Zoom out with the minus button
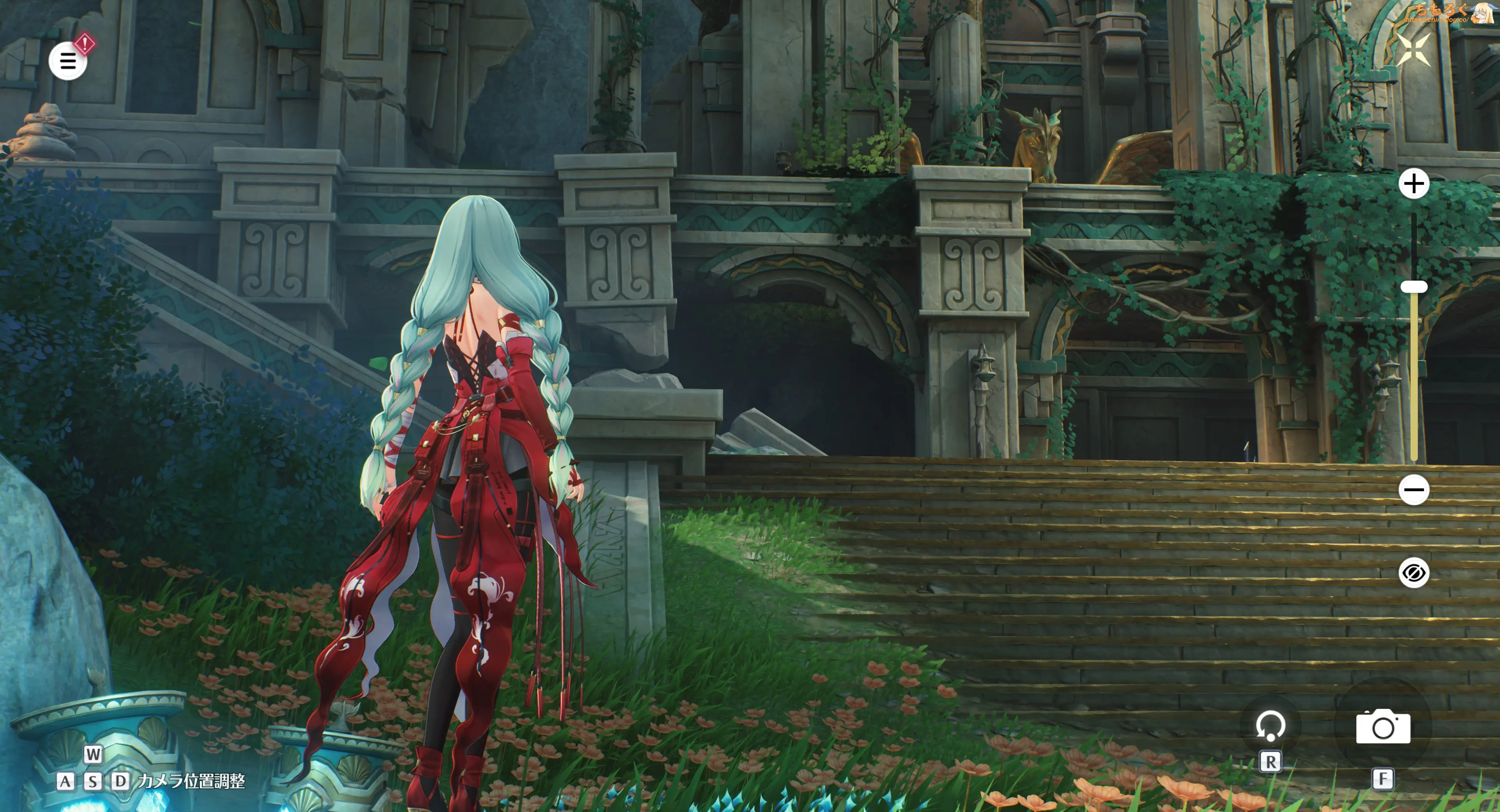Screen dimensions: 1500x812 point(1414,490)
